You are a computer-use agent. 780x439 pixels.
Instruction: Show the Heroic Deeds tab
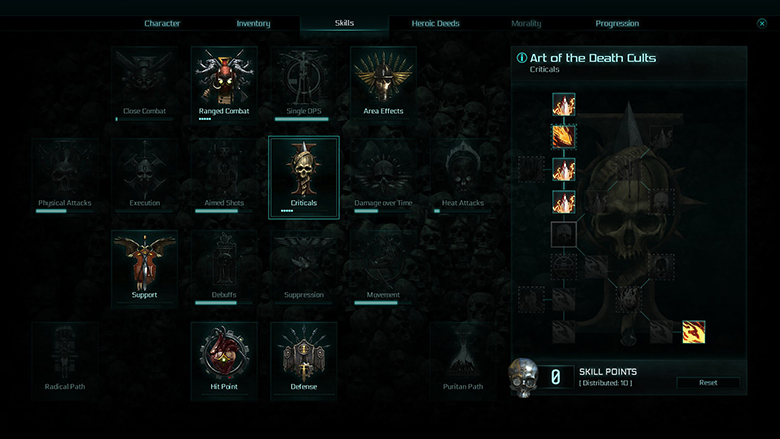(x=435, y=23)
